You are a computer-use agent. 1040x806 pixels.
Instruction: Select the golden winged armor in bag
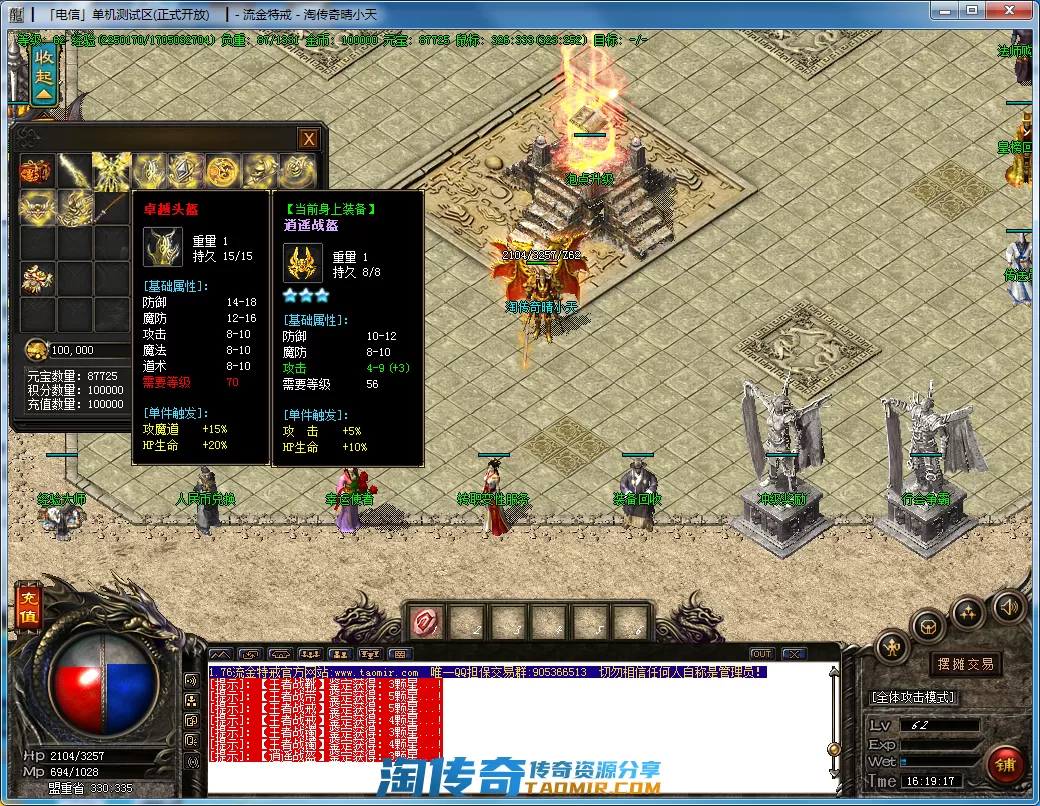click(x=110, y=172)
